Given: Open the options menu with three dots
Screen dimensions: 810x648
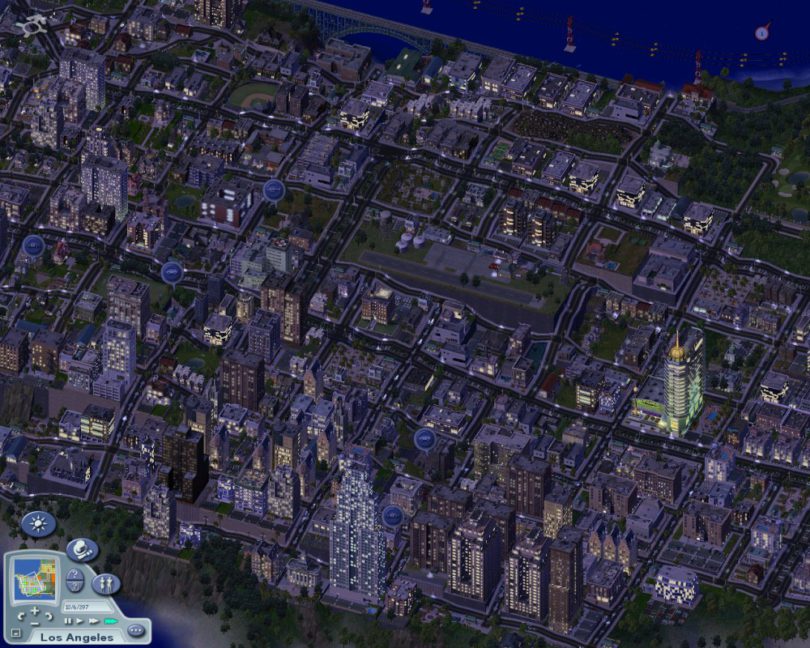Looking at the screenshot, I should pyautogui.click(x=136, y=630).
